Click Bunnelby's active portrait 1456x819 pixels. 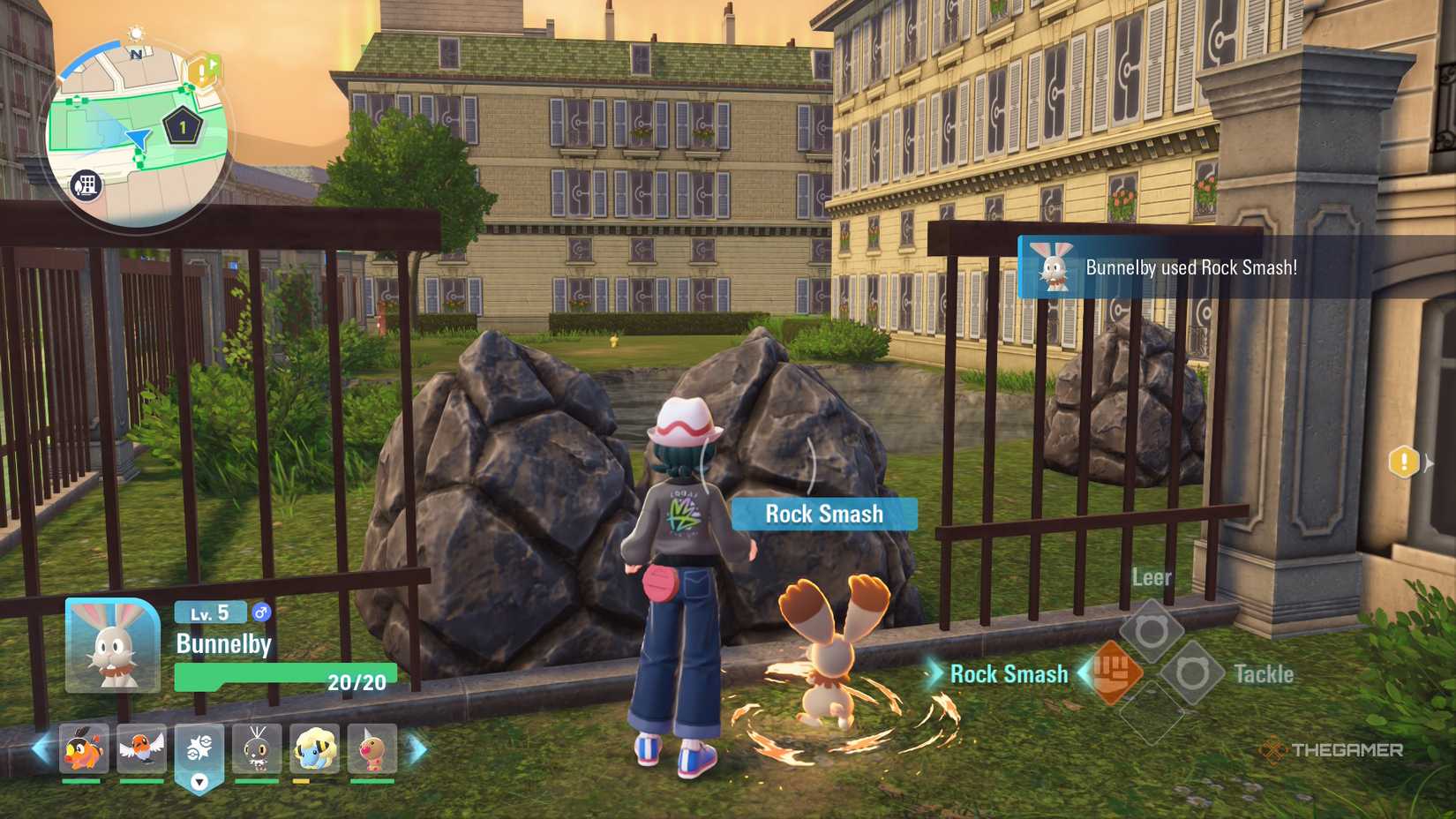113,646
